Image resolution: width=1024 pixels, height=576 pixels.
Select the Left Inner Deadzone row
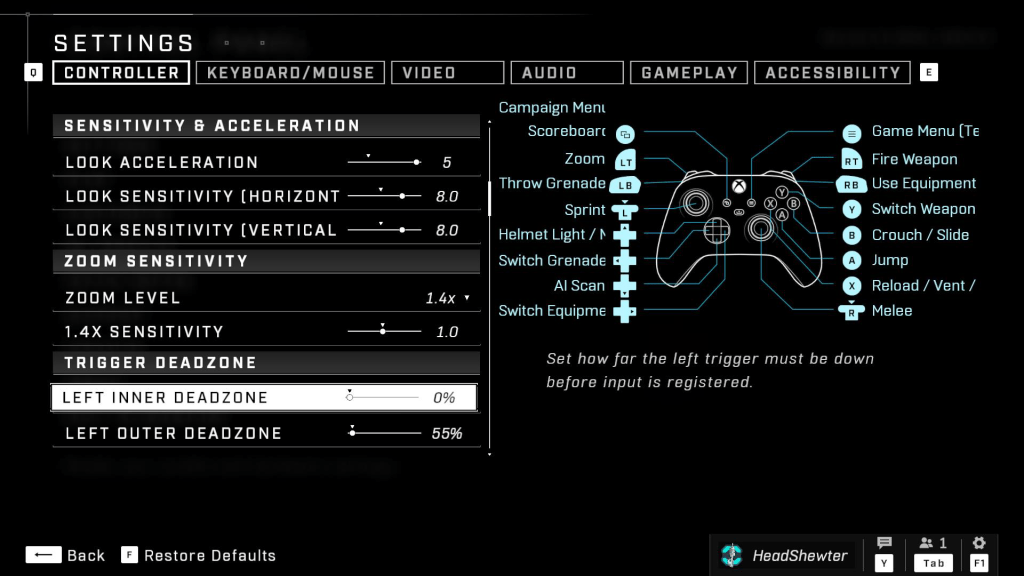tap(263, 398)
